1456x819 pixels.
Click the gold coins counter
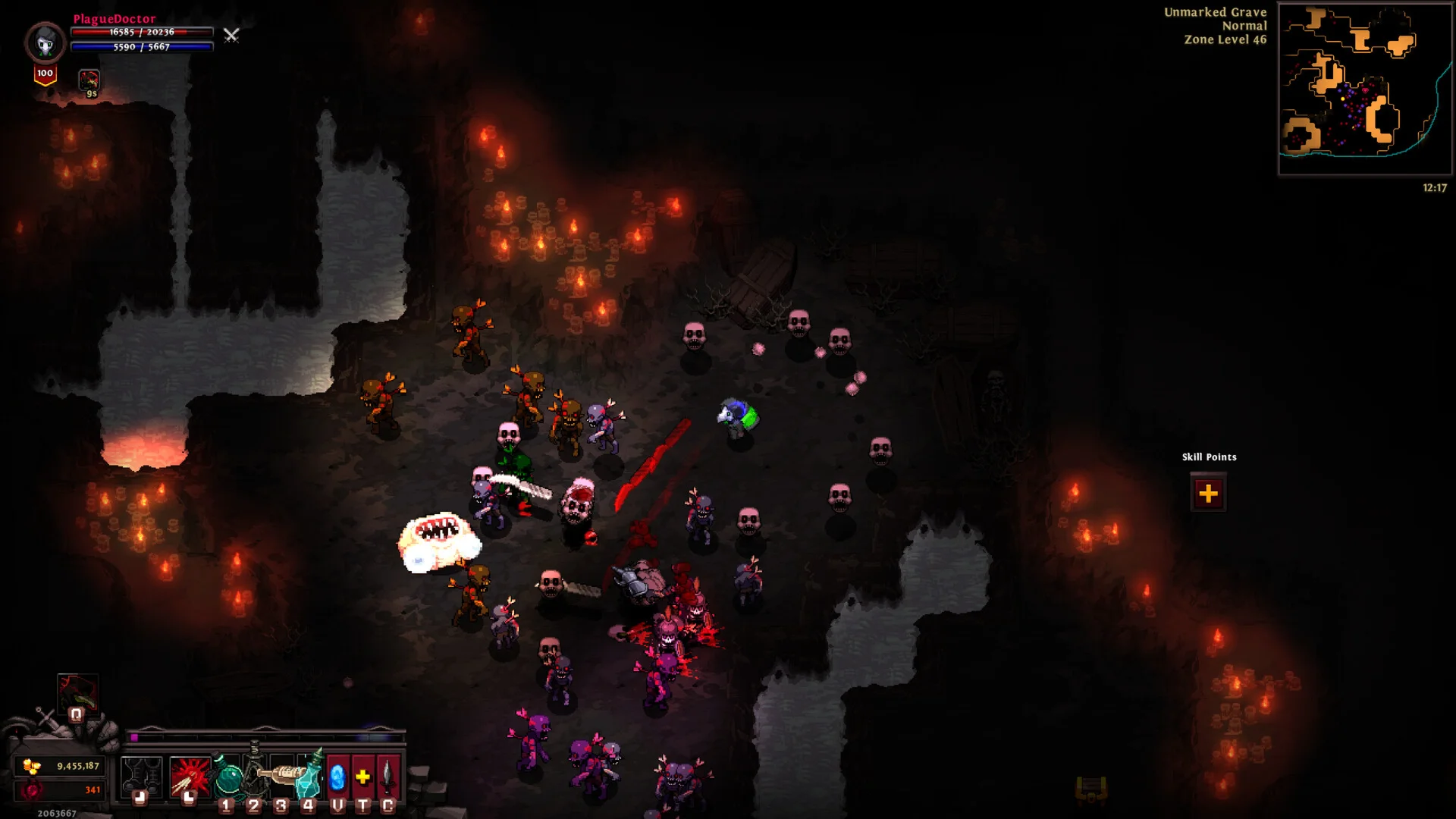[62, 766]
